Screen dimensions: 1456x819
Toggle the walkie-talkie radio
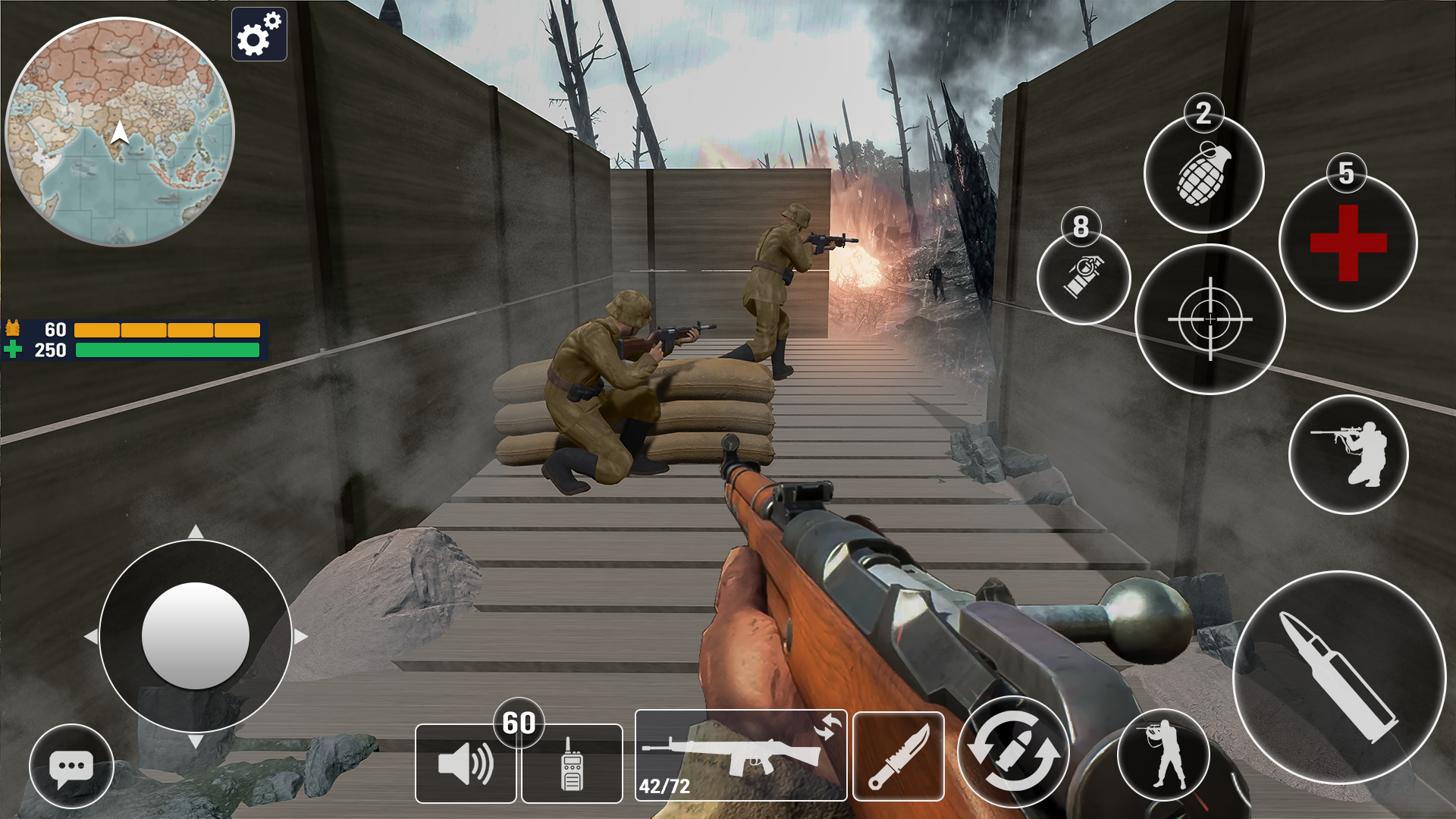pyautogui.click(x=570, y=762)
